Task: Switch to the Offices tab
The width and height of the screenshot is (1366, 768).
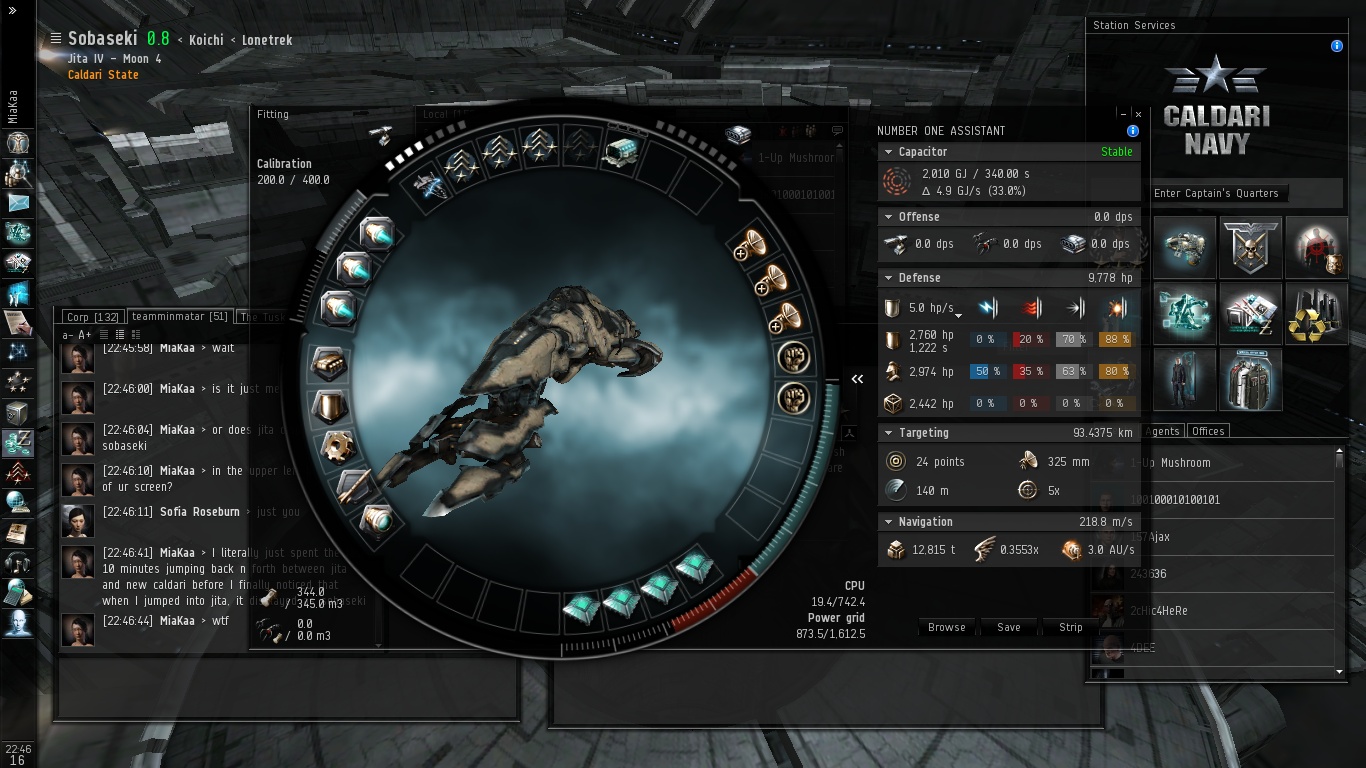Action: 1208,431
